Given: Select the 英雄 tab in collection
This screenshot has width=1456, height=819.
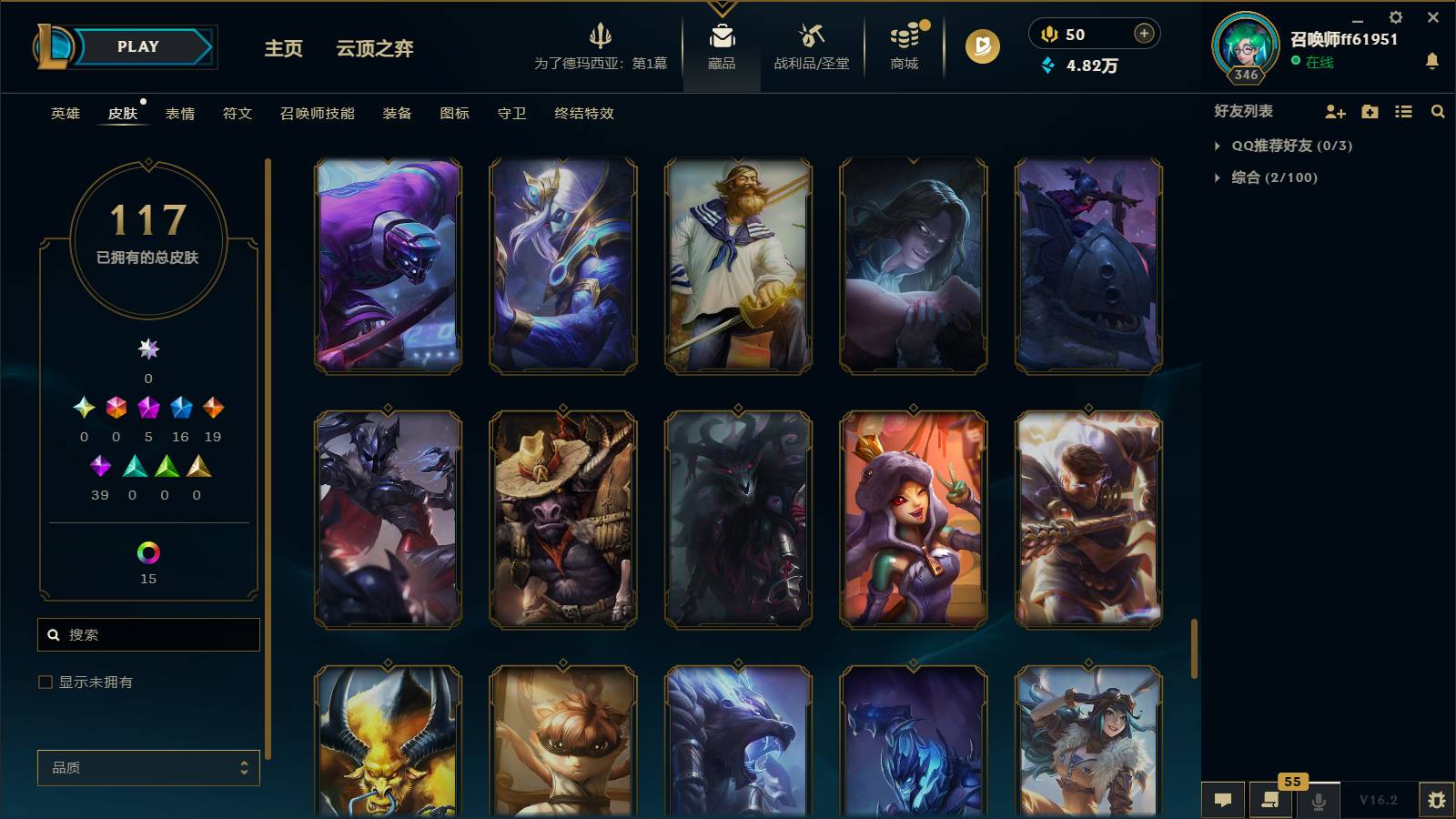Looking at the screenshot, I should point(63,113).
